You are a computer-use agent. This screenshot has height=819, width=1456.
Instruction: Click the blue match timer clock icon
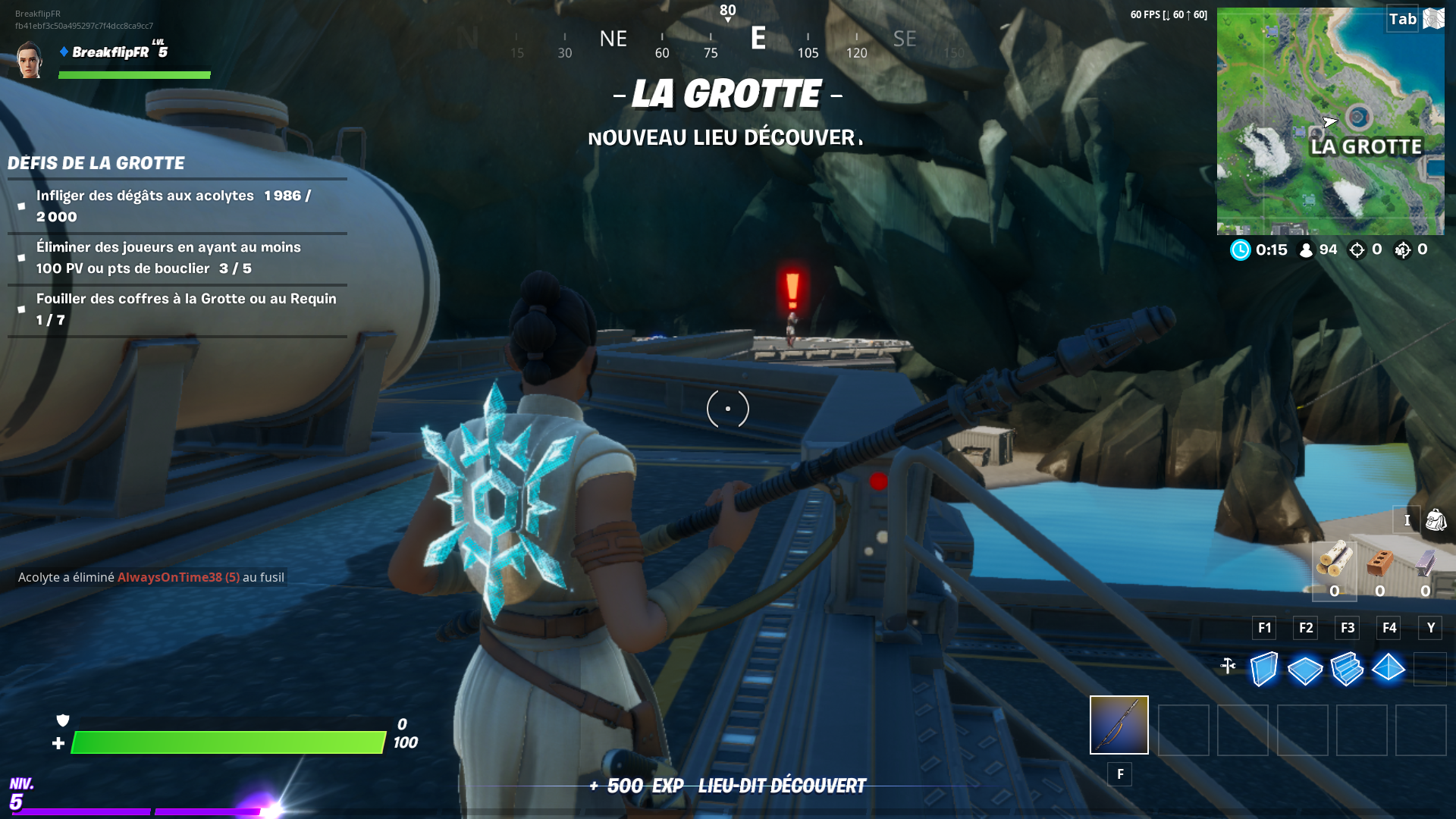[x=1241, y=249]
